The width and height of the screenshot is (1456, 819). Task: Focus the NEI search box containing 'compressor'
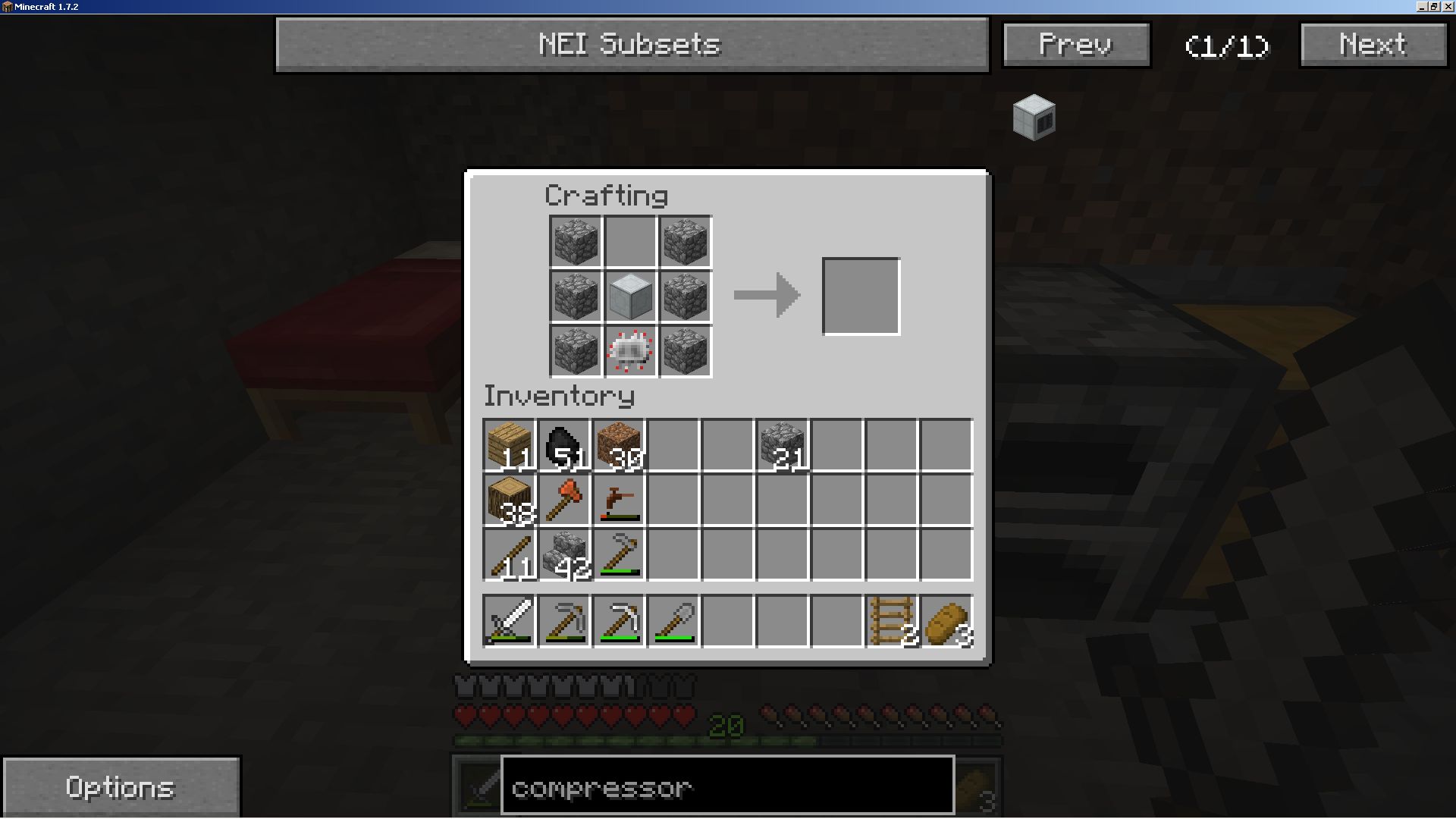point(727,786)
